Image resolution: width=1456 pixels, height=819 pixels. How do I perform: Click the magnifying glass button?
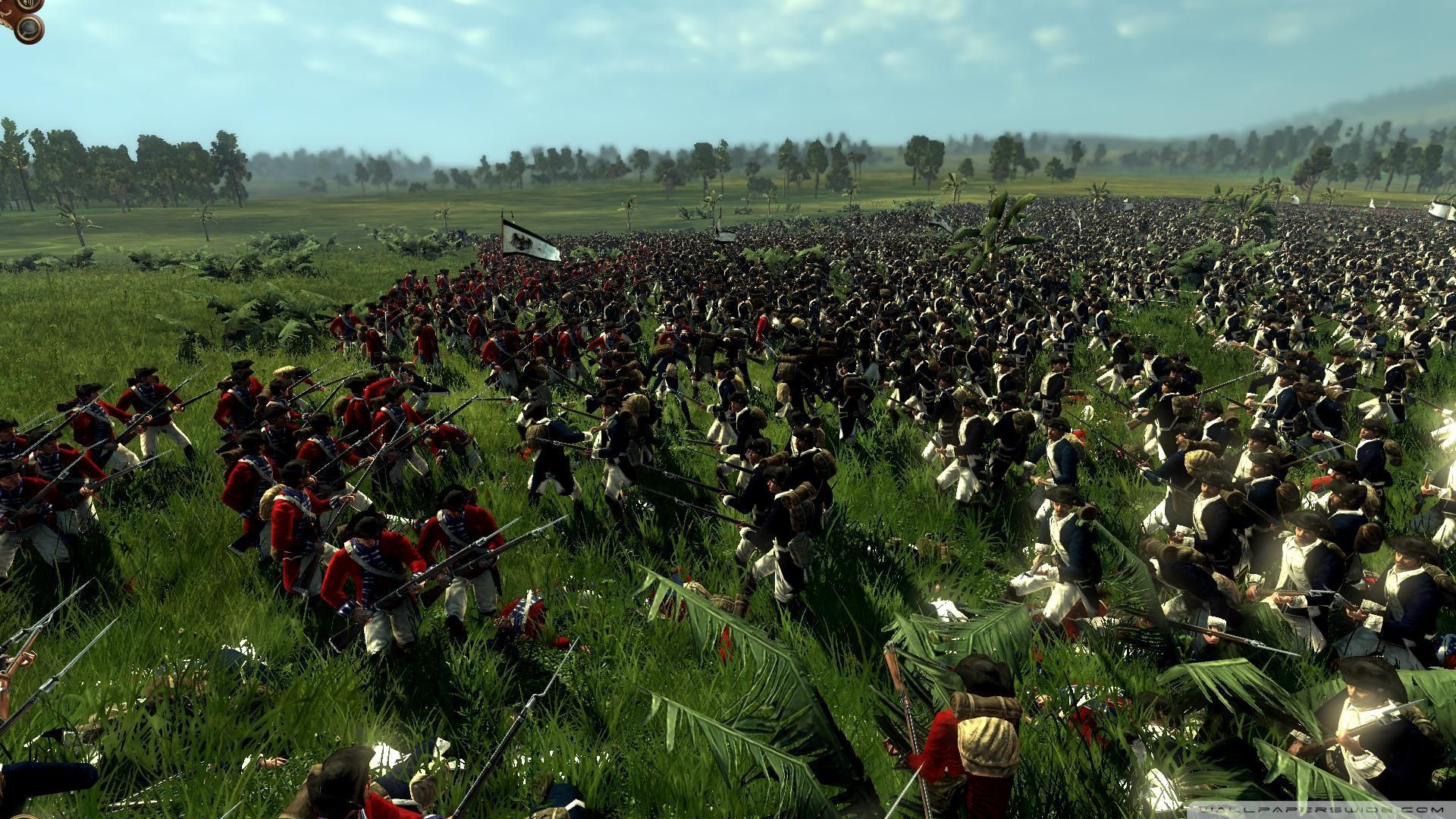pyautogui.click(x=30, y=28)
